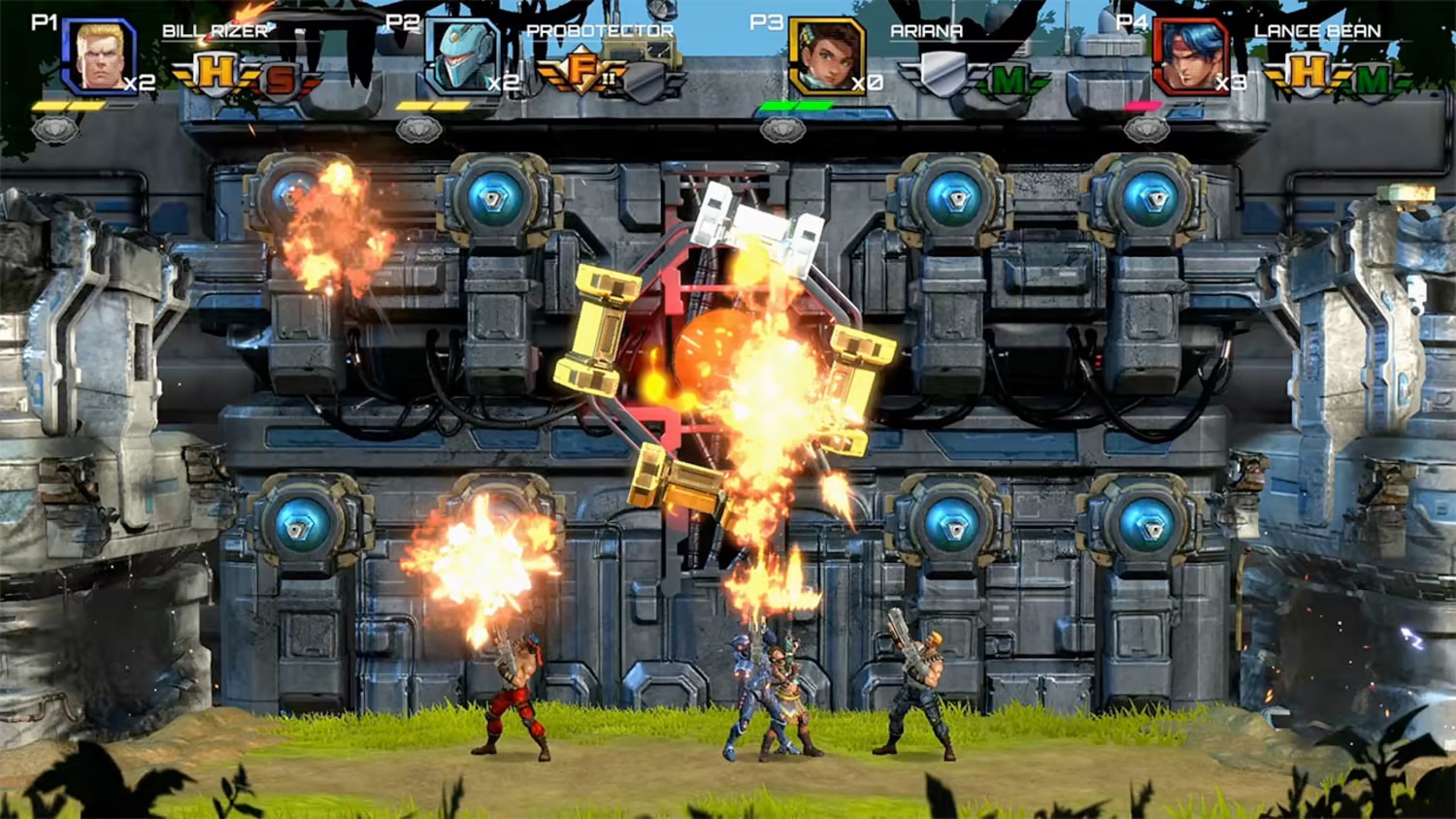The image size is (1456, 819).
Task: Click Lance Bean's M weapon icon
Action: pyautogui.click(x=1373, y=78)
